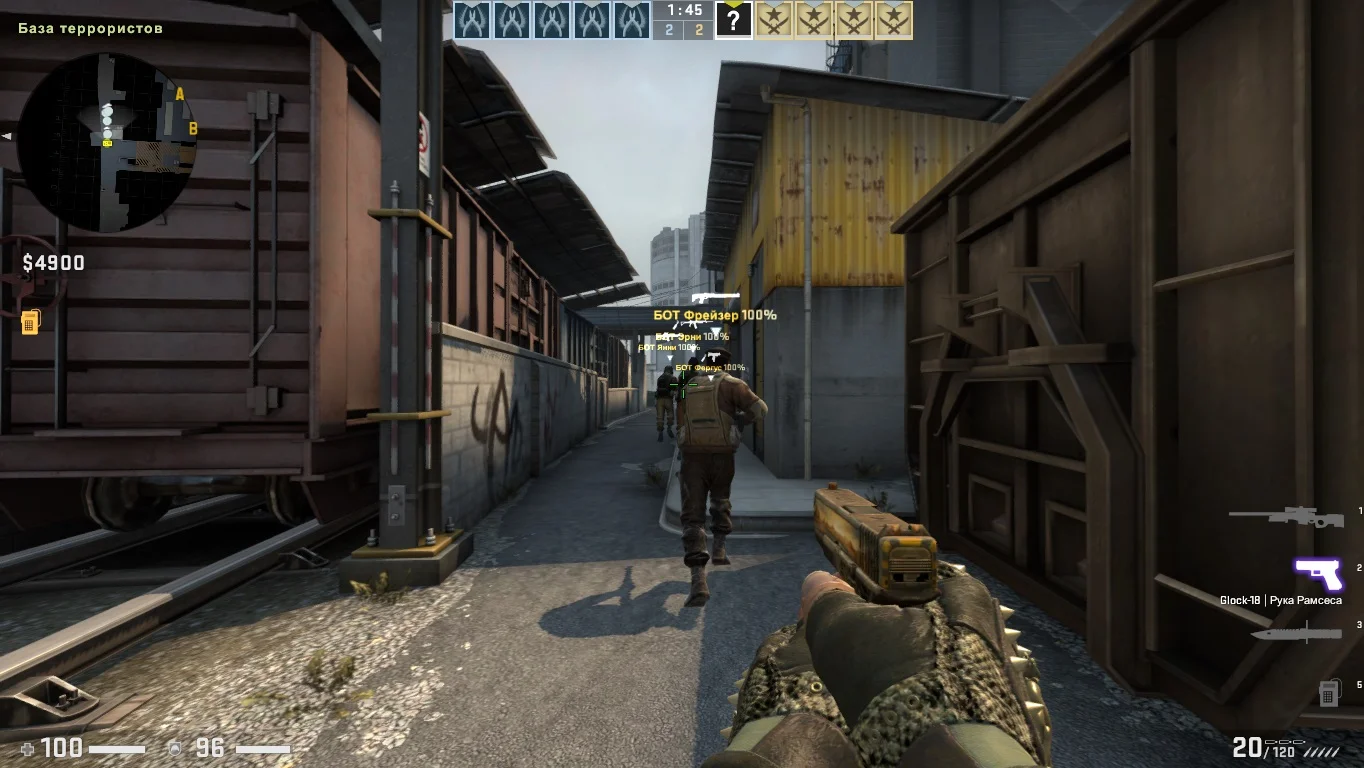This screenshot has width=1364, height=768.
Task: Select the C4 bomb inventory slot
Action: click(1328, 692)
